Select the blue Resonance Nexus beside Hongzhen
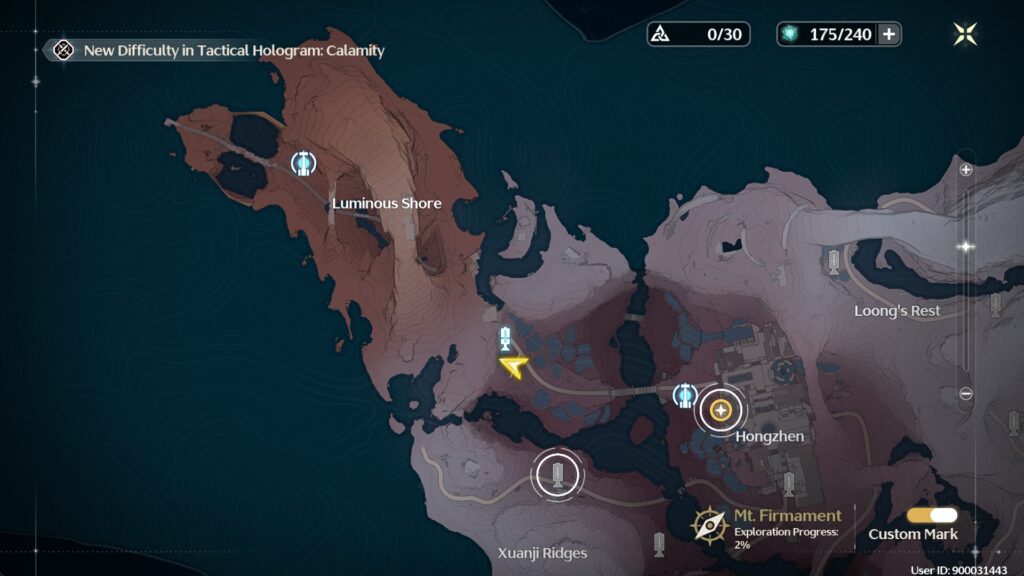This screenshot has height=576, width=1024. (685, 396)
